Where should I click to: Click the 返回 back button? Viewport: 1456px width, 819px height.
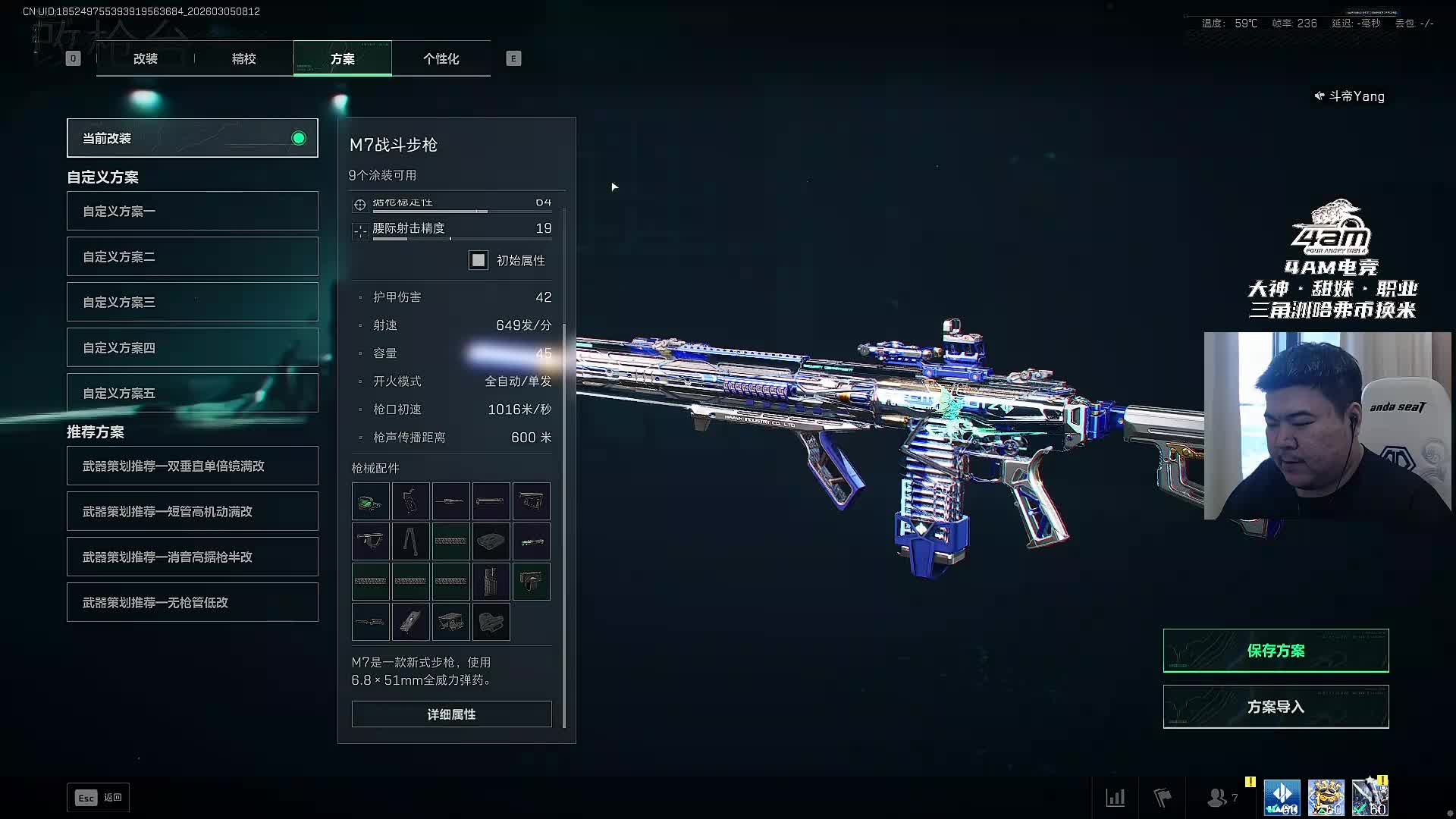pos(99,798)
